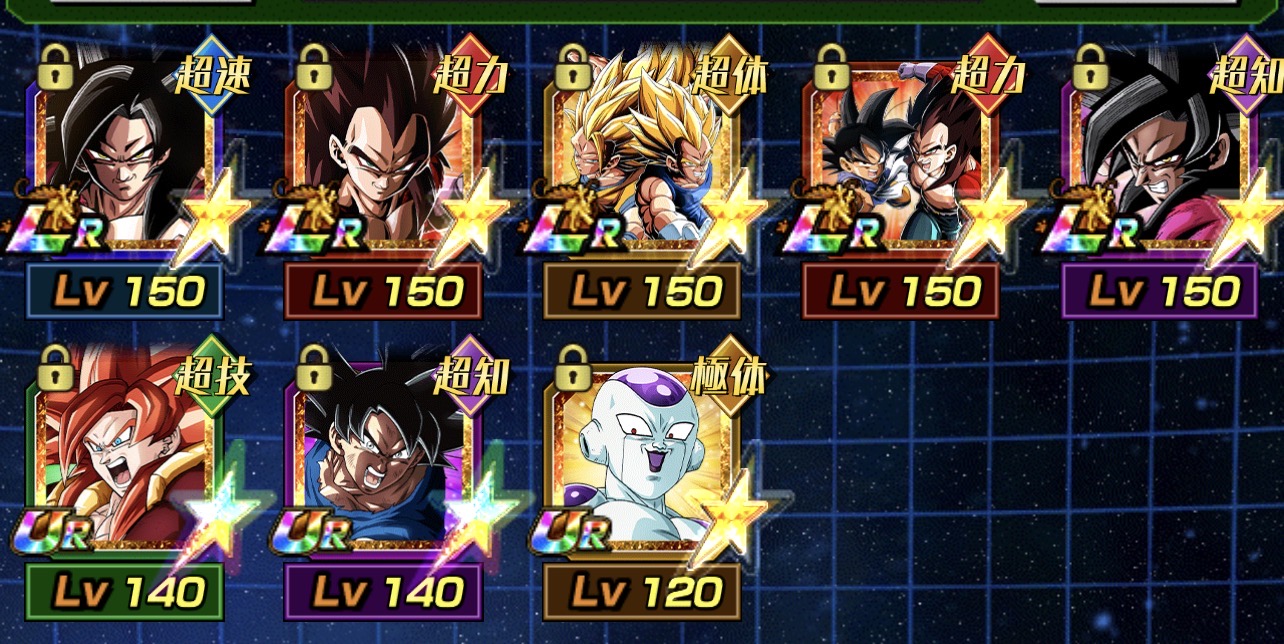Pick the Ultra Instinct Goku Lv 140 card
This screenshot has height=644, width=1284.
click(383, 462)
